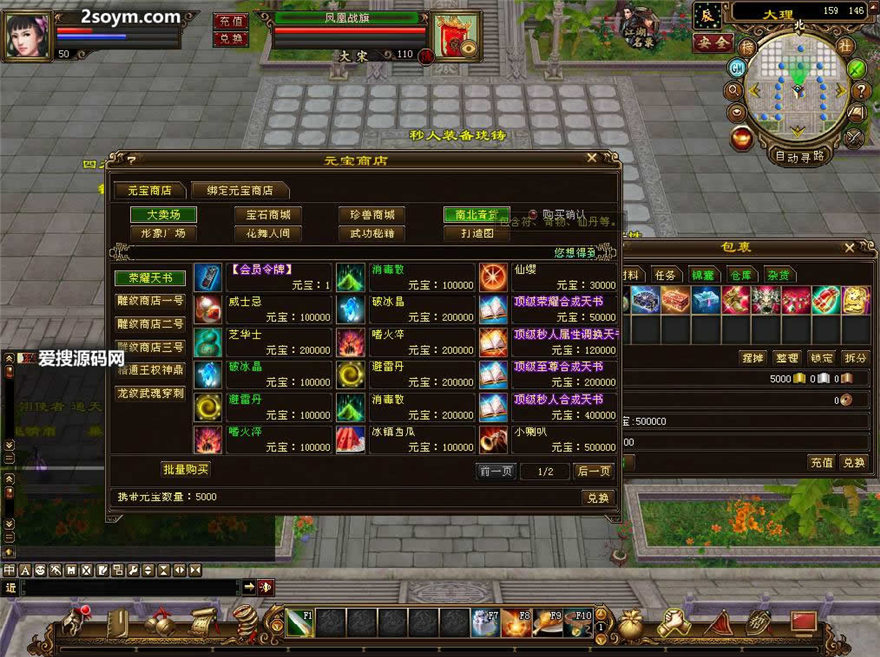Screen dimensions: 880x657
Task: Go to the previous page with 前一页
Action: click(495, 472)
